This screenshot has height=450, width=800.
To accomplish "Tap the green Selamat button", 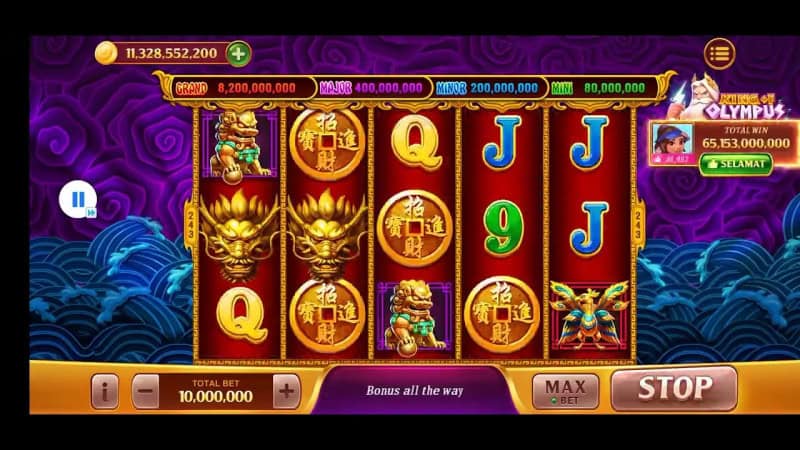I will pos(735,163).
